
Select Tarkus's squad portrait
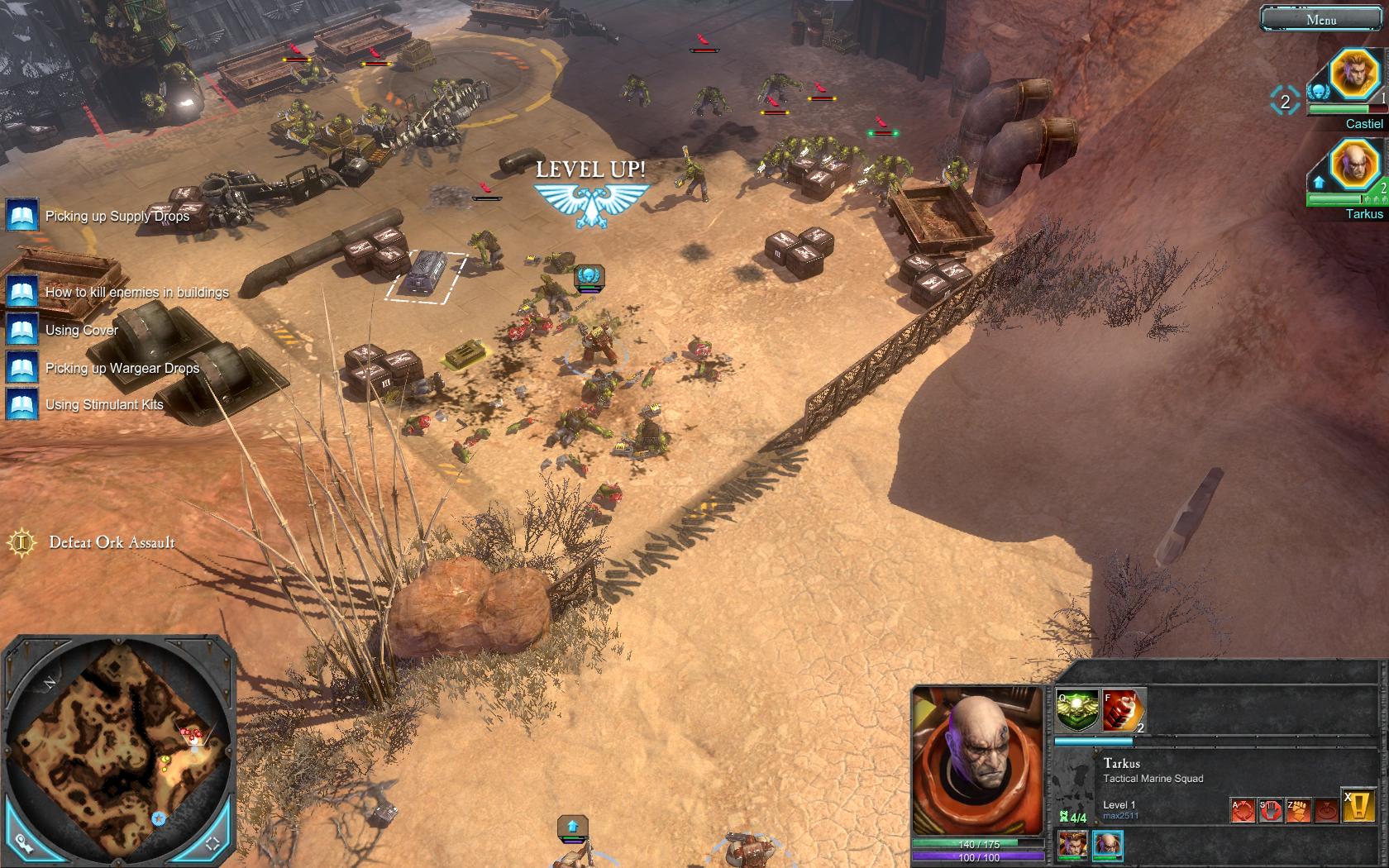[x=1356, y=166]
